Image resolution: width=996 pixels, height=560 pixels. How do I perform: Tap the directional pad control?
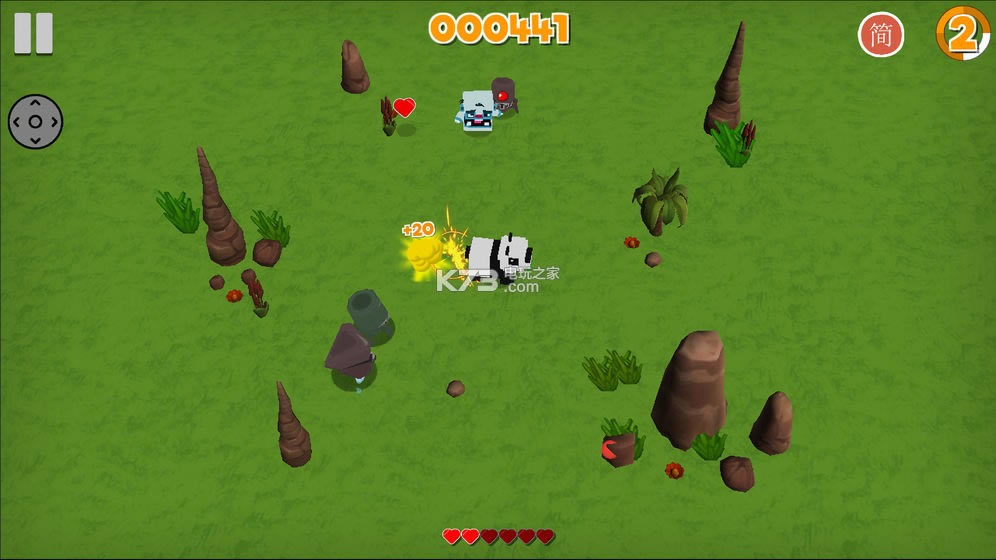point(35,122)
